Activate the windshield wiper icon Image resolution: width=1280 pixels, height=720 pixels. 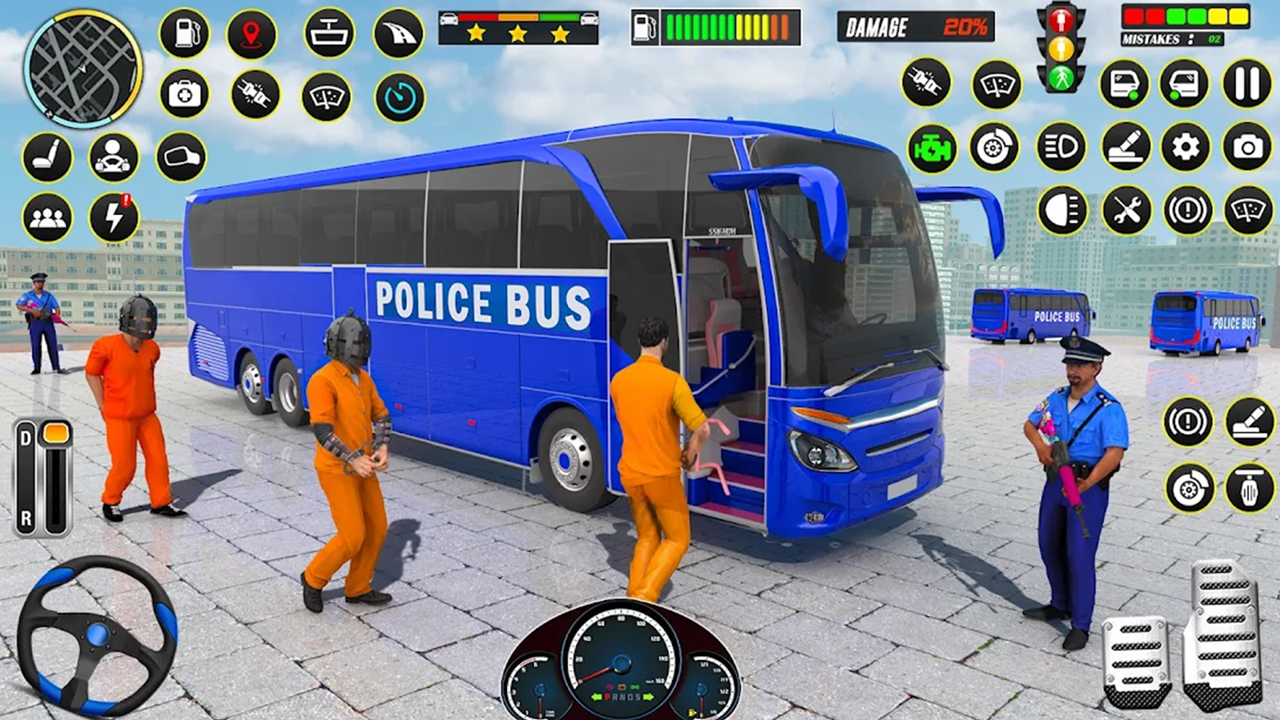tap(326, 95)
